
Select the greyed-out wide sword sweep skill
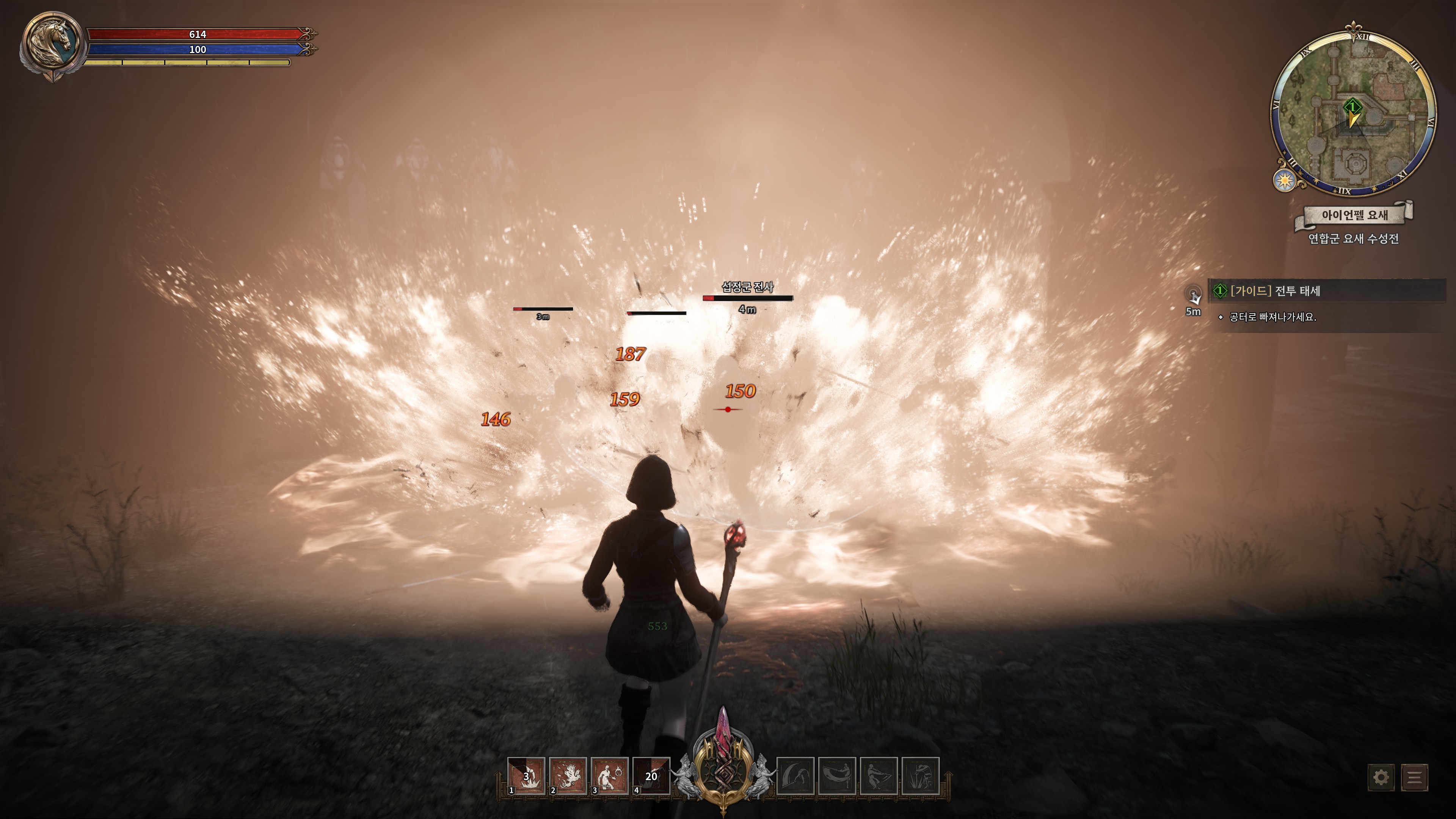point(837,776)
